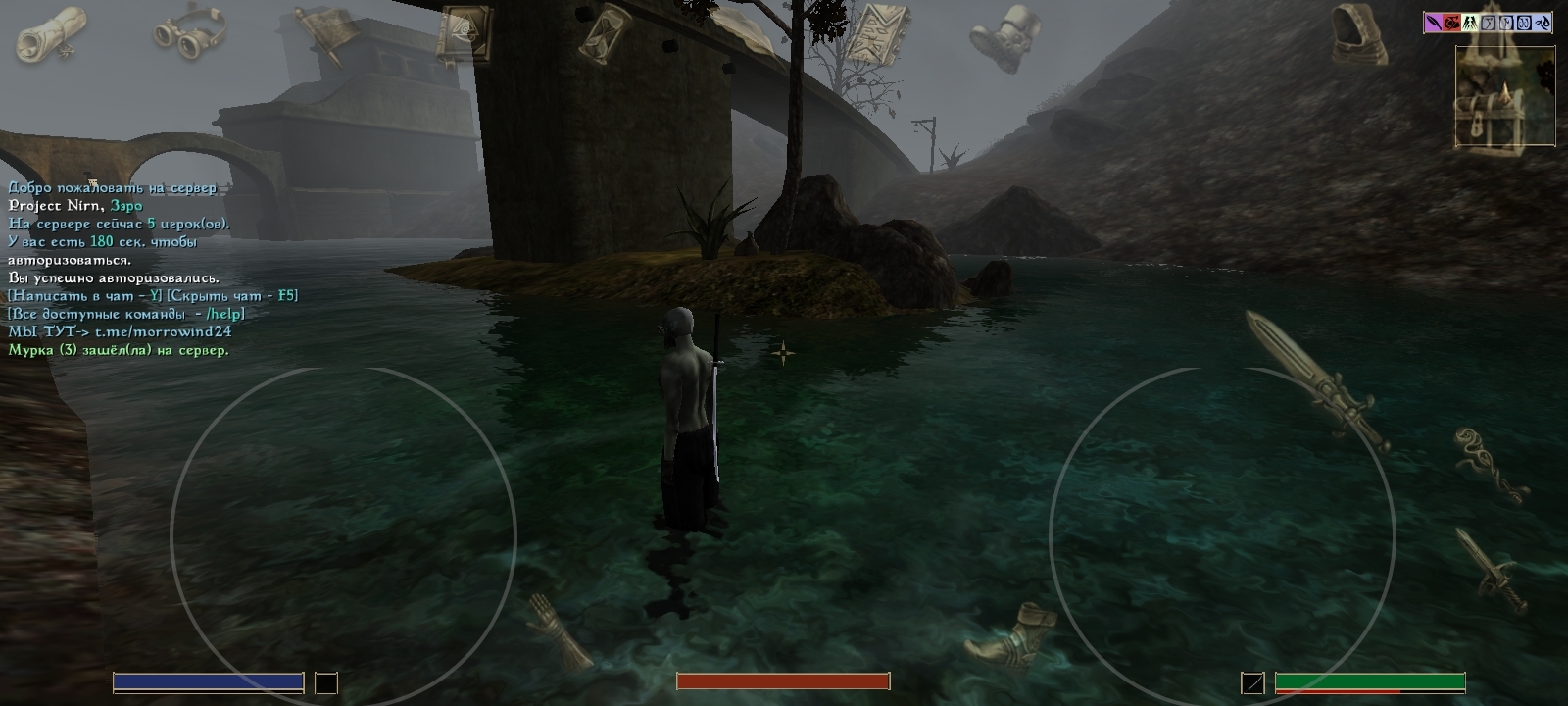Tap the boot icon at top
Screen dimensions: 1568x706
(1005, 37)
